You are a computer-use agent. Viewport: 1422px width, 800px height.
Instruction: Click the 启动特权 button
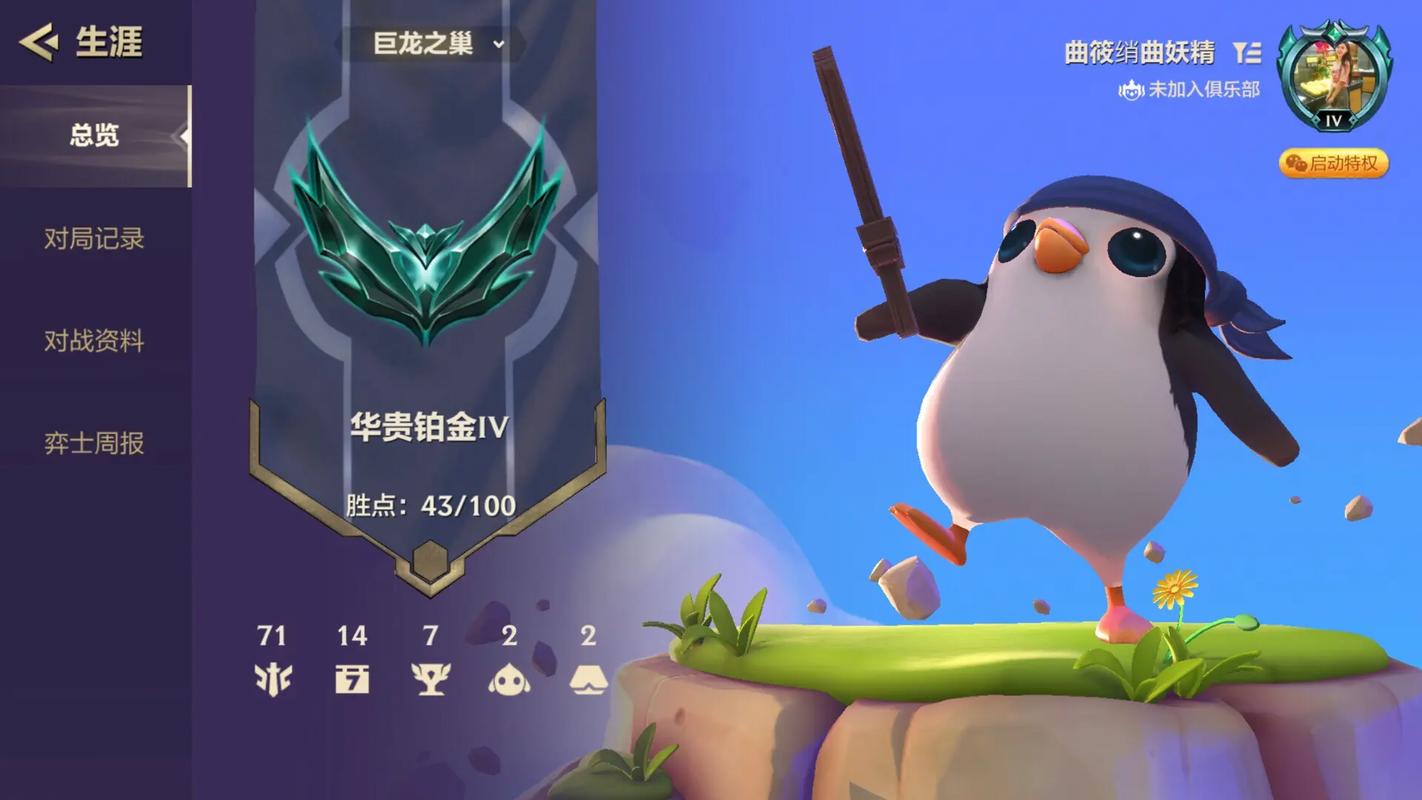[x=1334, y=163]
